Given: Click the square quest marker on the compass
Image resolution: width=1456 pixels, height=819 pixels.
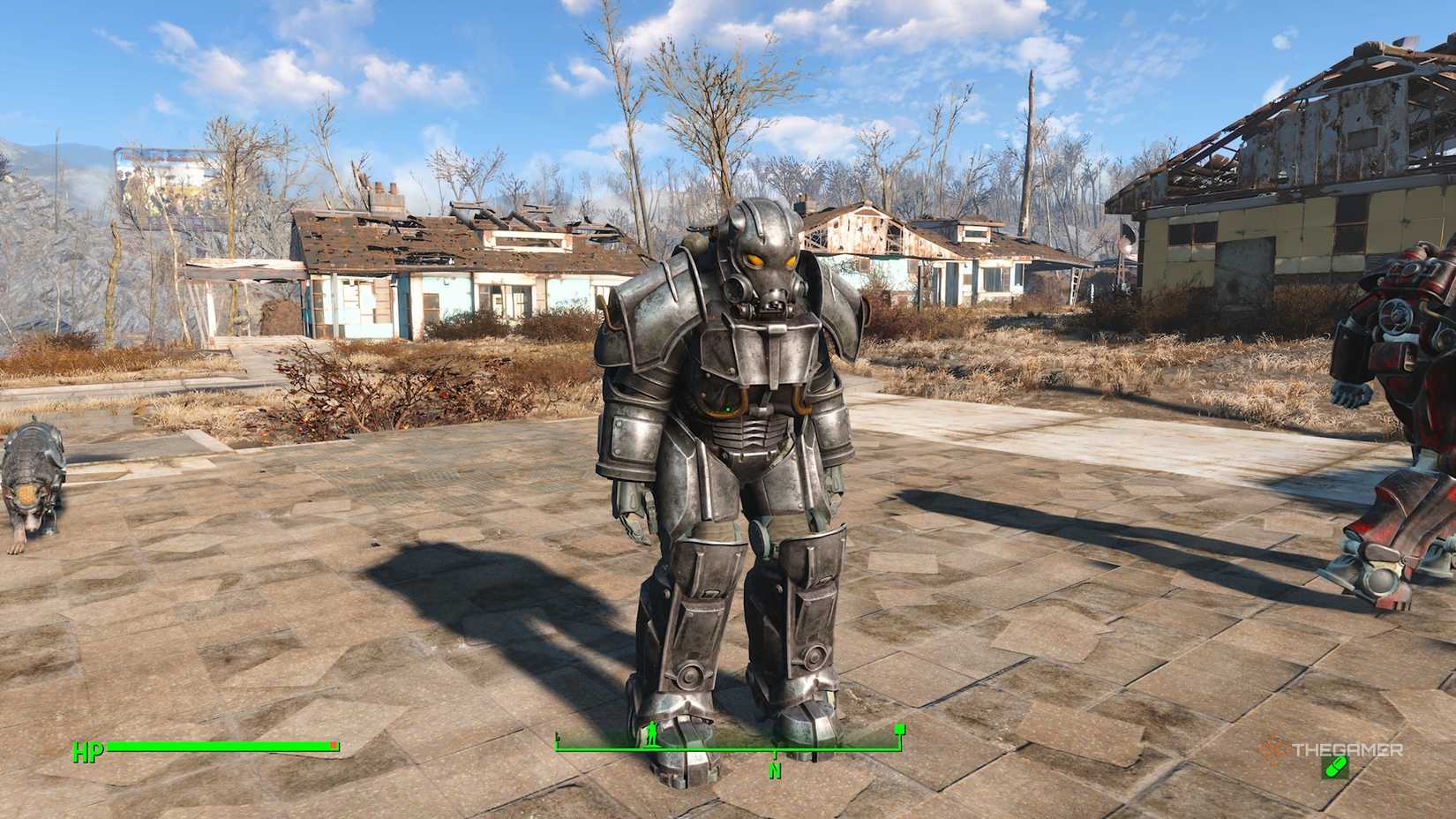Looking at the screenshot, I should [900, 729].
